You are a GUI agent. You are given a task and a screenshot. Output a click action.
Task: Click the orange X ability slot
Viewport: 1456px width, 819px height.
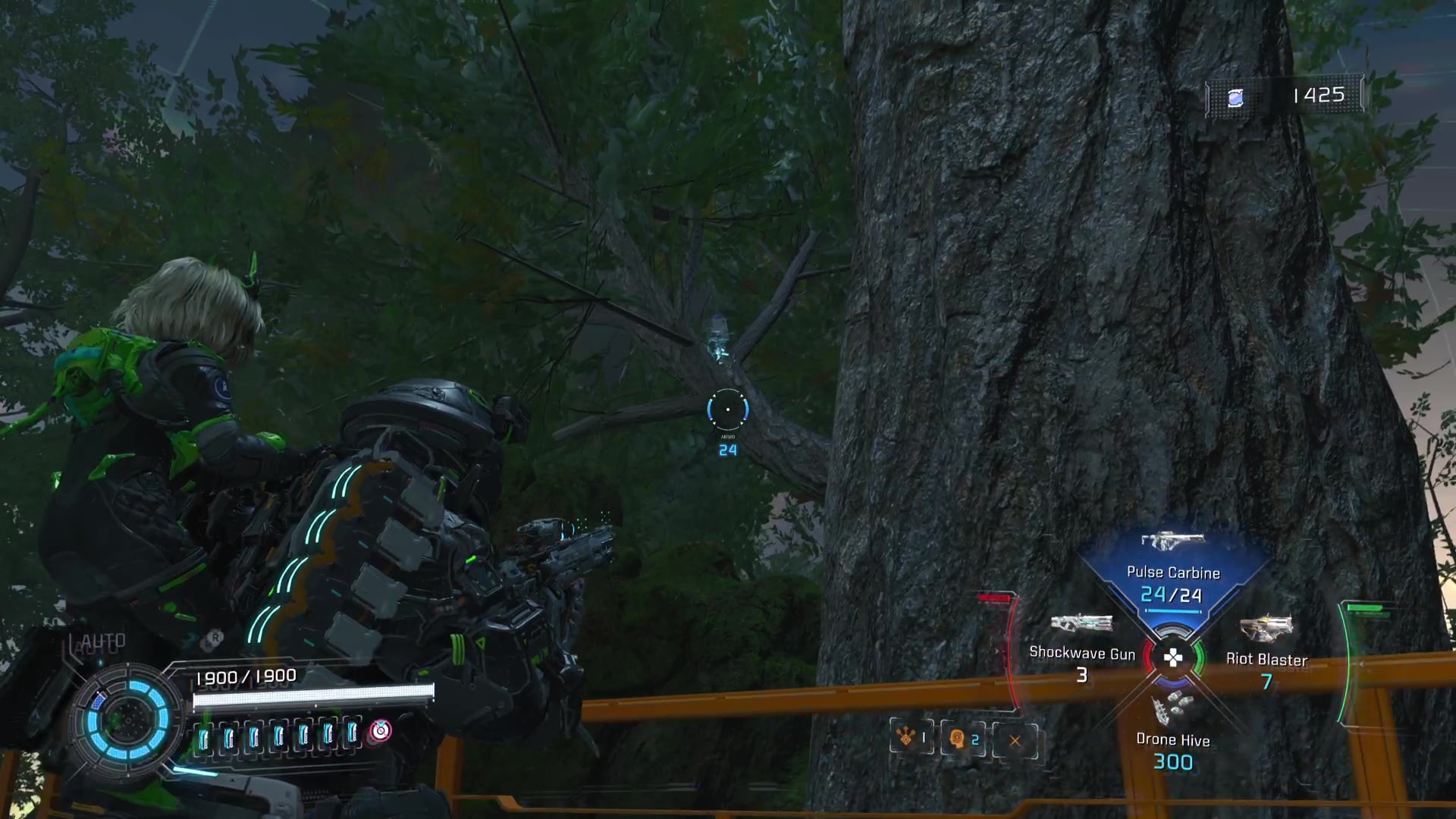[x=1015, y=740]
